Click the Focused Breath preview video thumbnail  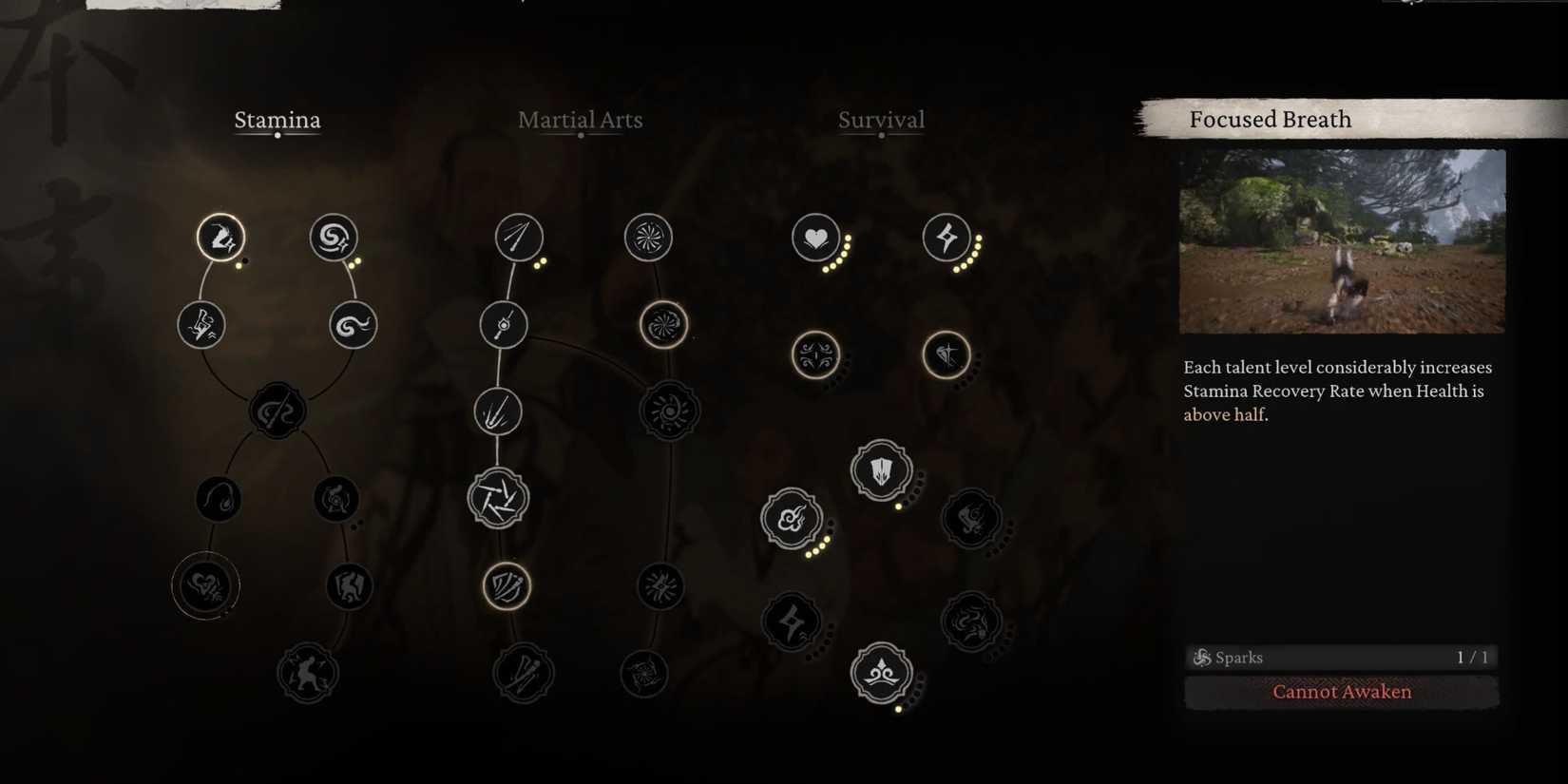[x=1342, y=242]
